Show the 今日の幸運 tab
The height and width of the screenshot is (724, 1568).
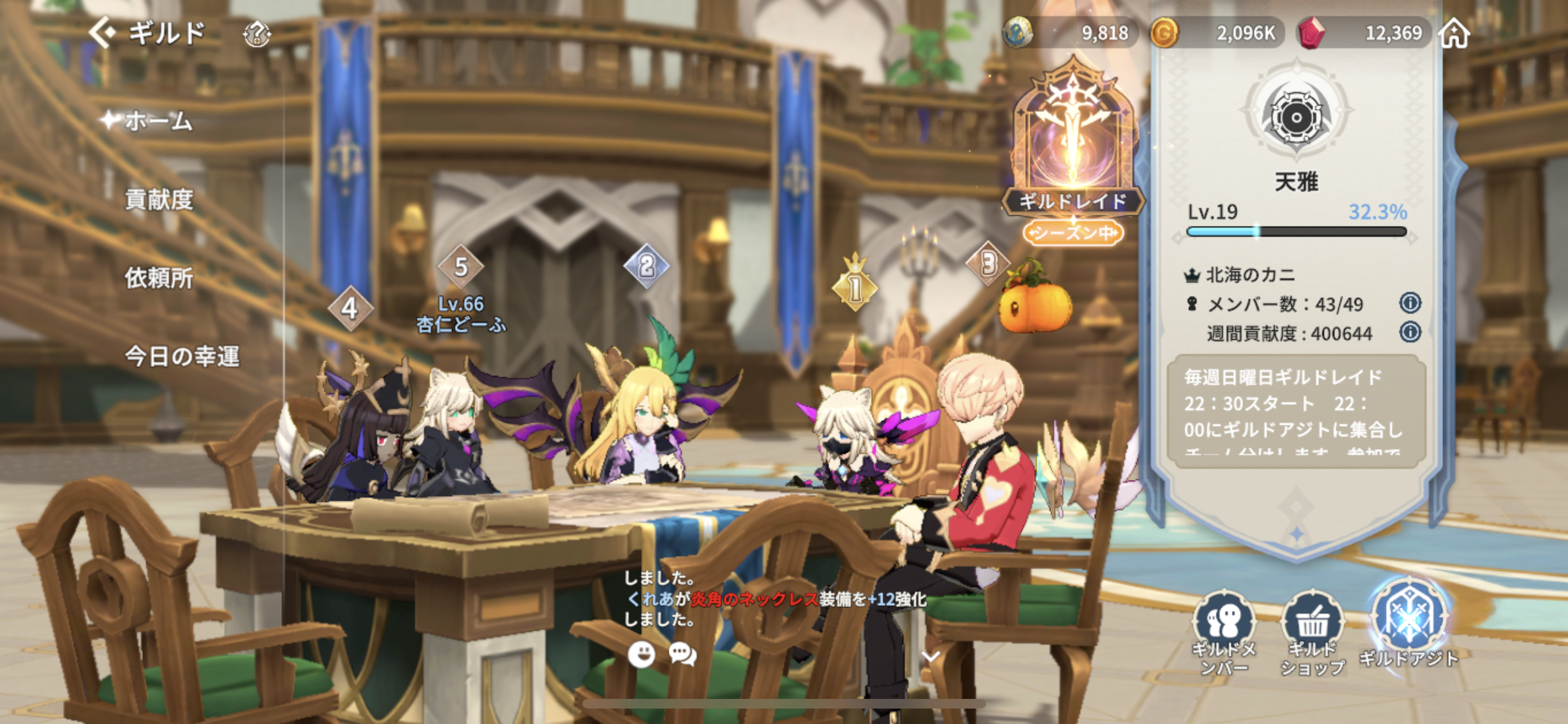pyautogui.click(x=182, y=356)
